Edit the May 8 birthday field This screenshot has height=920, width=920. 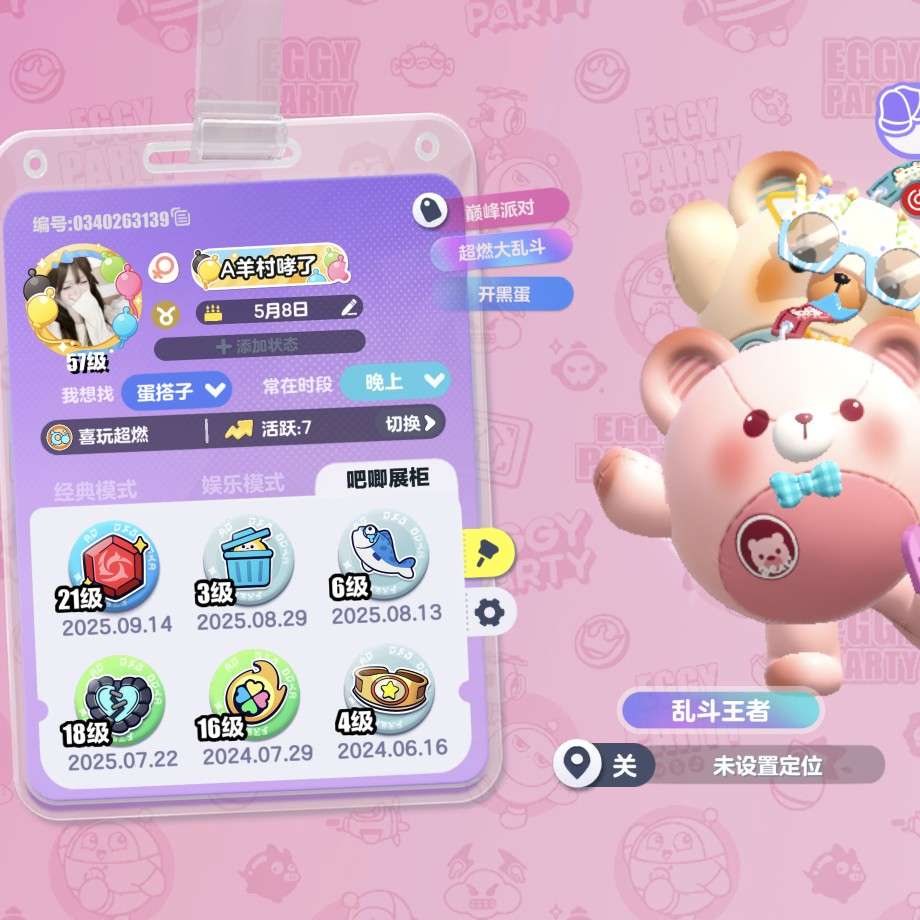pyautogui.click(x=348, y=309)
